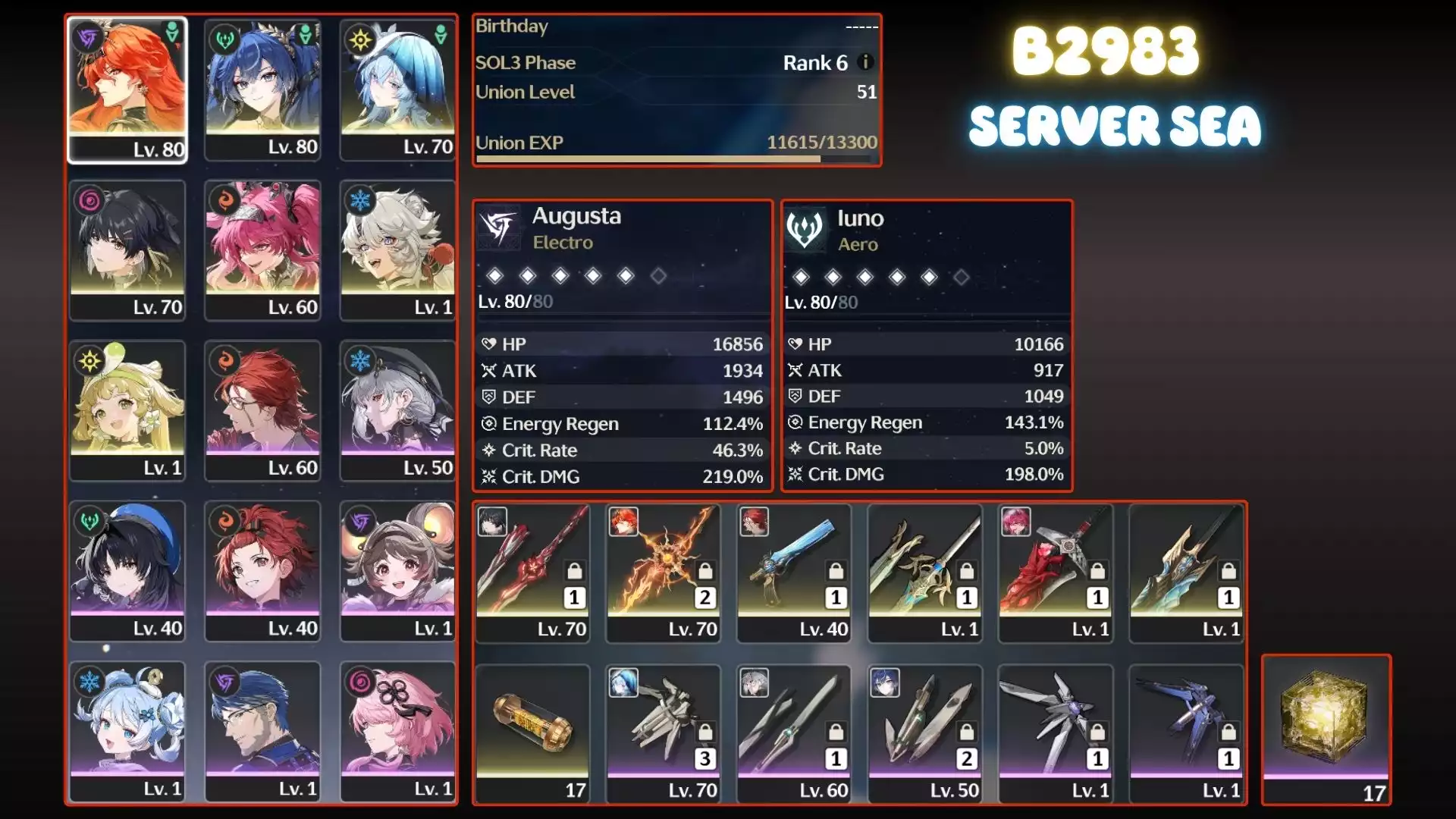Click the Crit Rate icon on Iuno's panel
Viewport: 1456px width, 819px height.
tap(794, 448)
